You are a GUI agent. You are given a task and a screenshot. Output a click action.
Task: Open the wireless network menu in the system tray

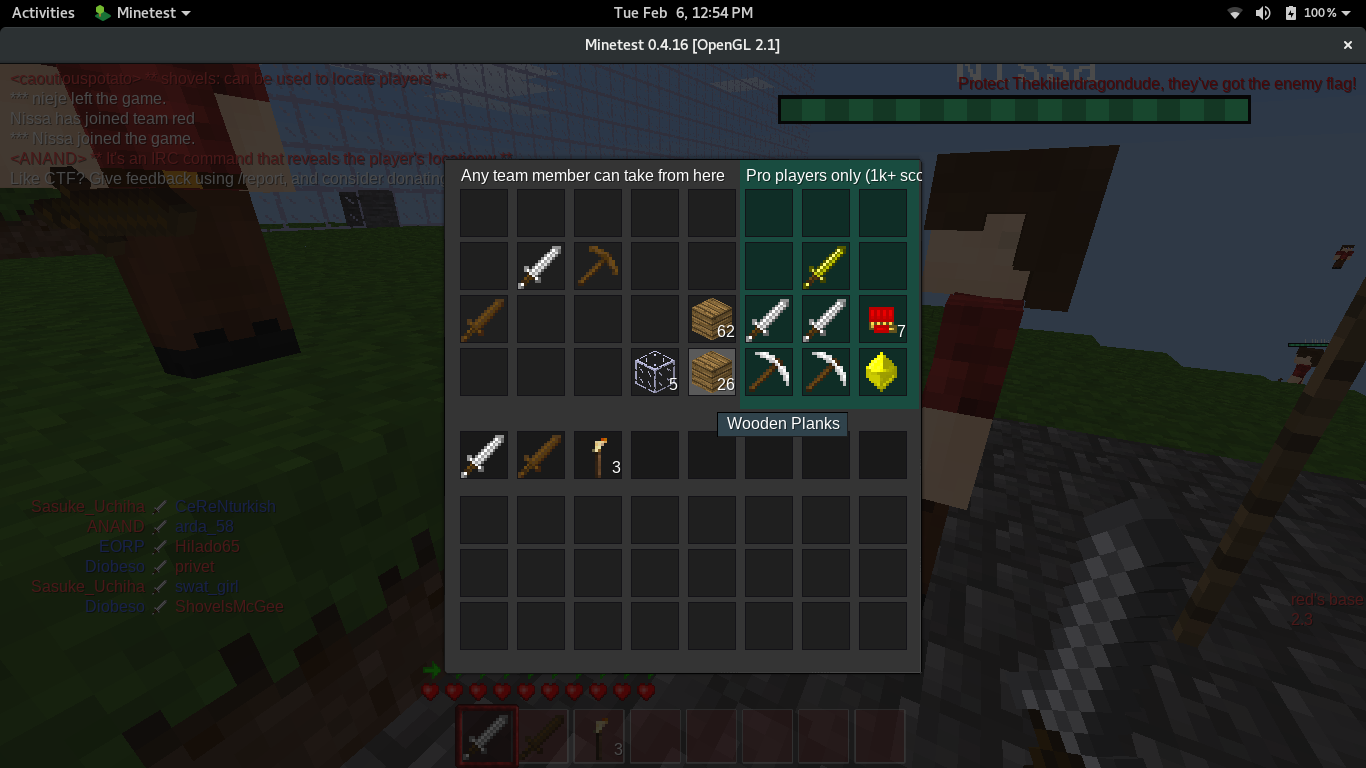[1233, 13]
